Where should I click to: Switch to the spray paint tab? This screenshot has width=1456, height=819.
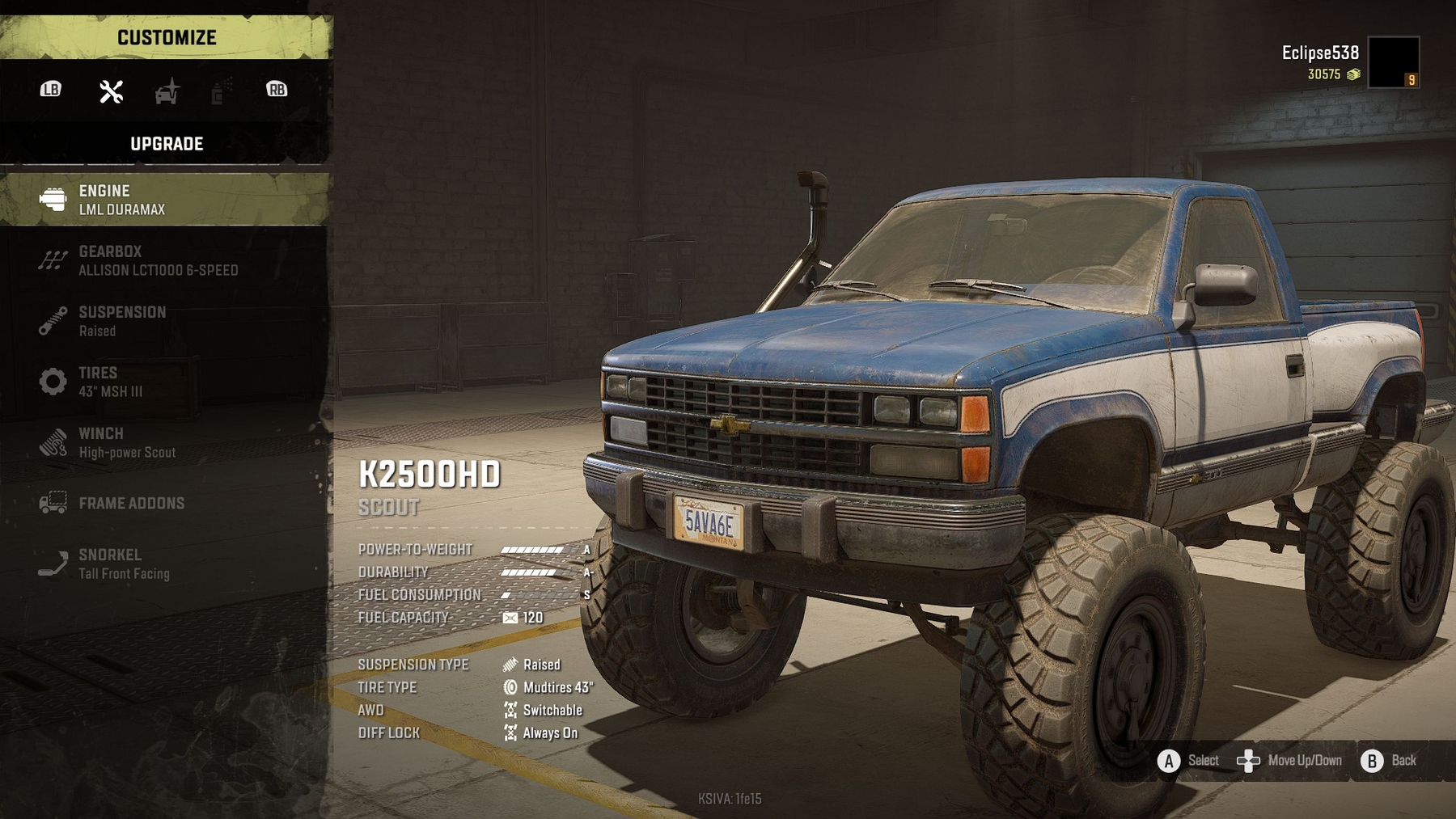220,91
